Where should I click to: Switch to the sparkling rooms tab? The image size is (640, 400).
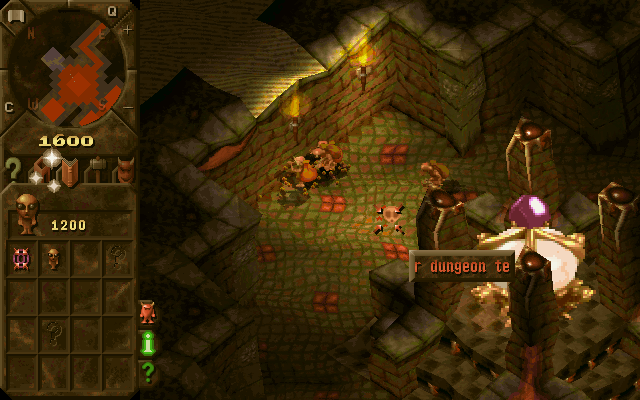tap(44, 170)
